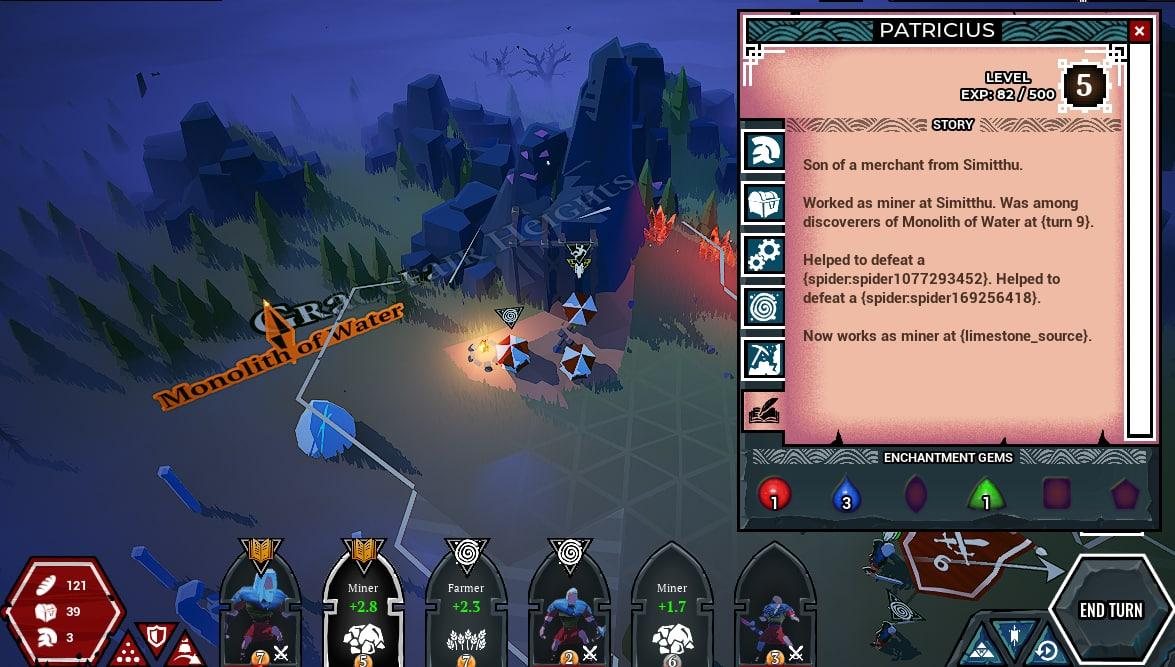Choose the blue water-drop enchantment gem
Screen dimensions: 1175x667
point(845,494)
